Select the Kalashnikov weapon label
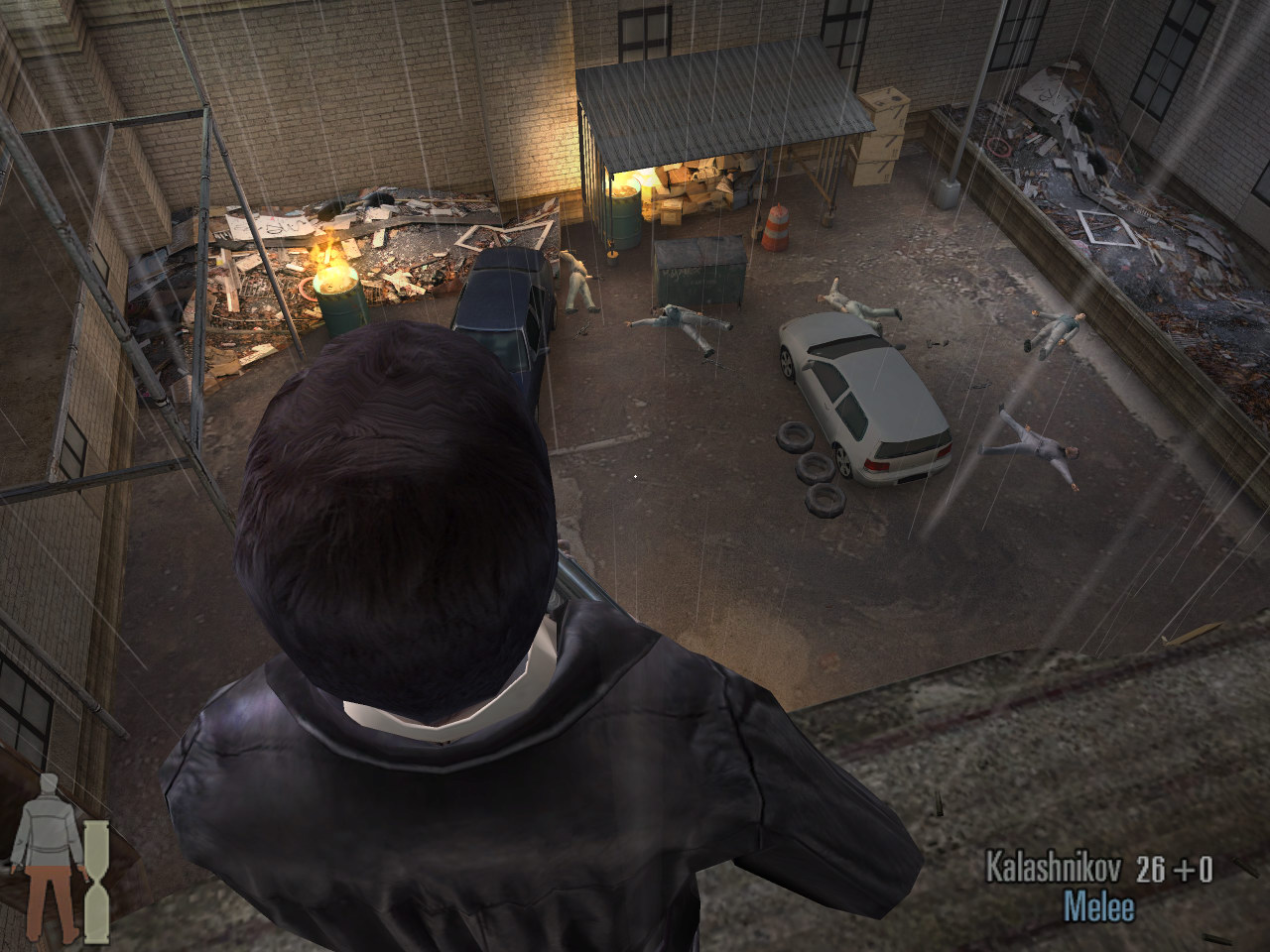 pos(1053,869)
